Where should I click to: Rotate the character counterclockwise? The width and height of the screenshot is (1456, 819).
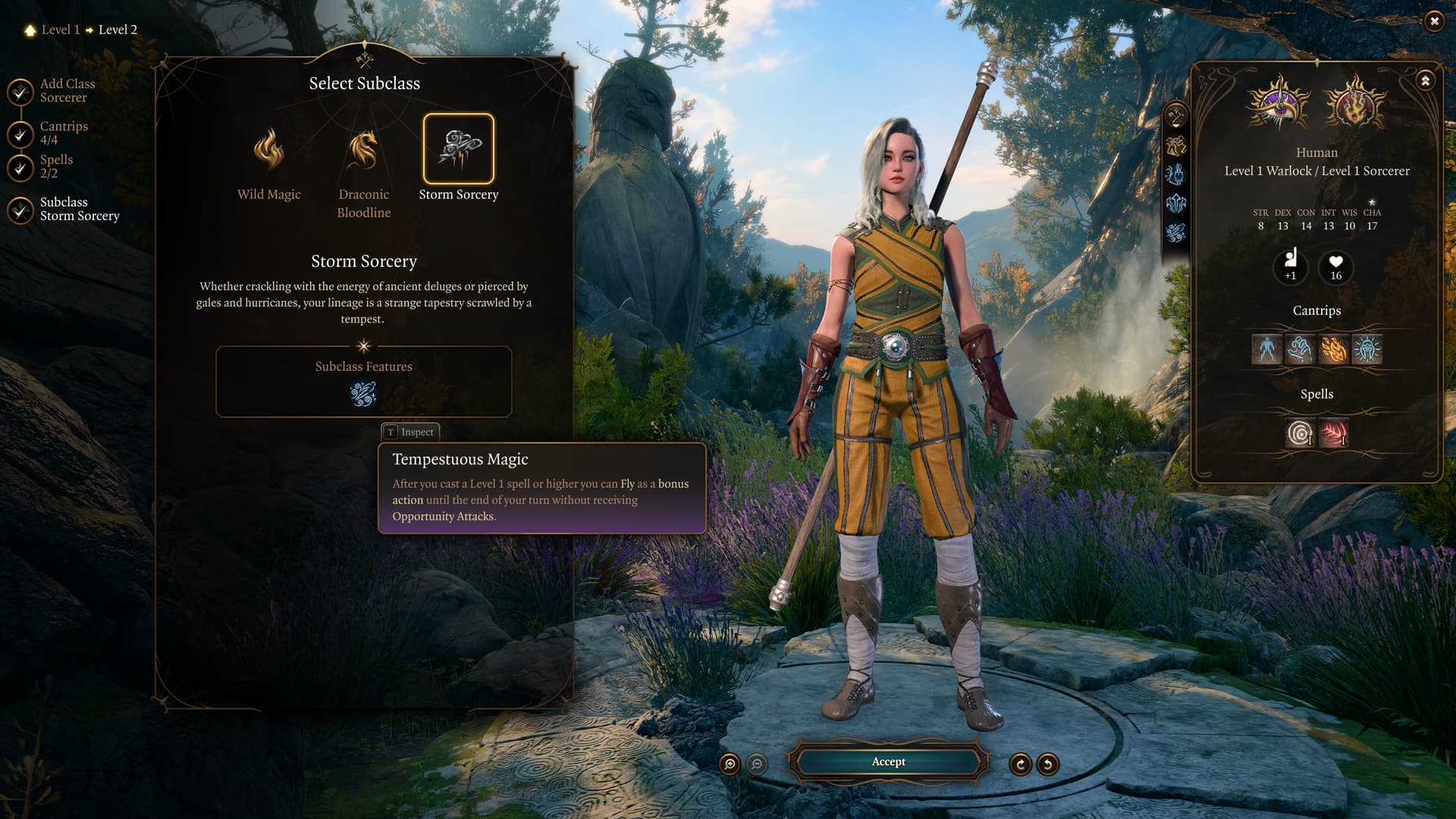(1047, 764)
